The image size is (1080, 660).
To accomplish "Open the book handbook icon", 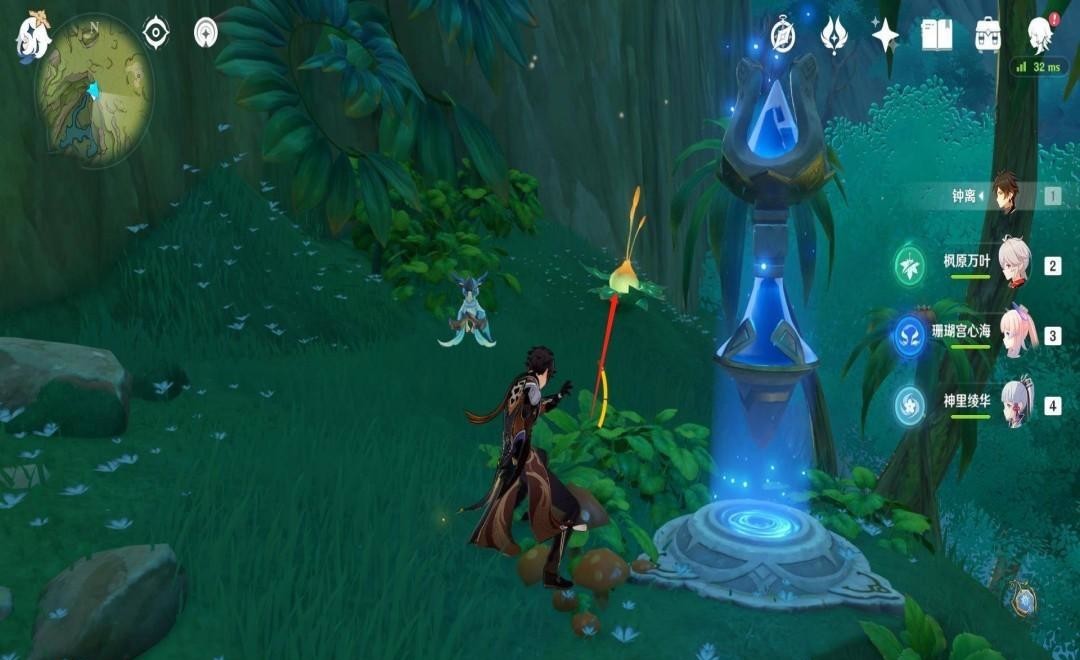I will (x=937, y=36).
